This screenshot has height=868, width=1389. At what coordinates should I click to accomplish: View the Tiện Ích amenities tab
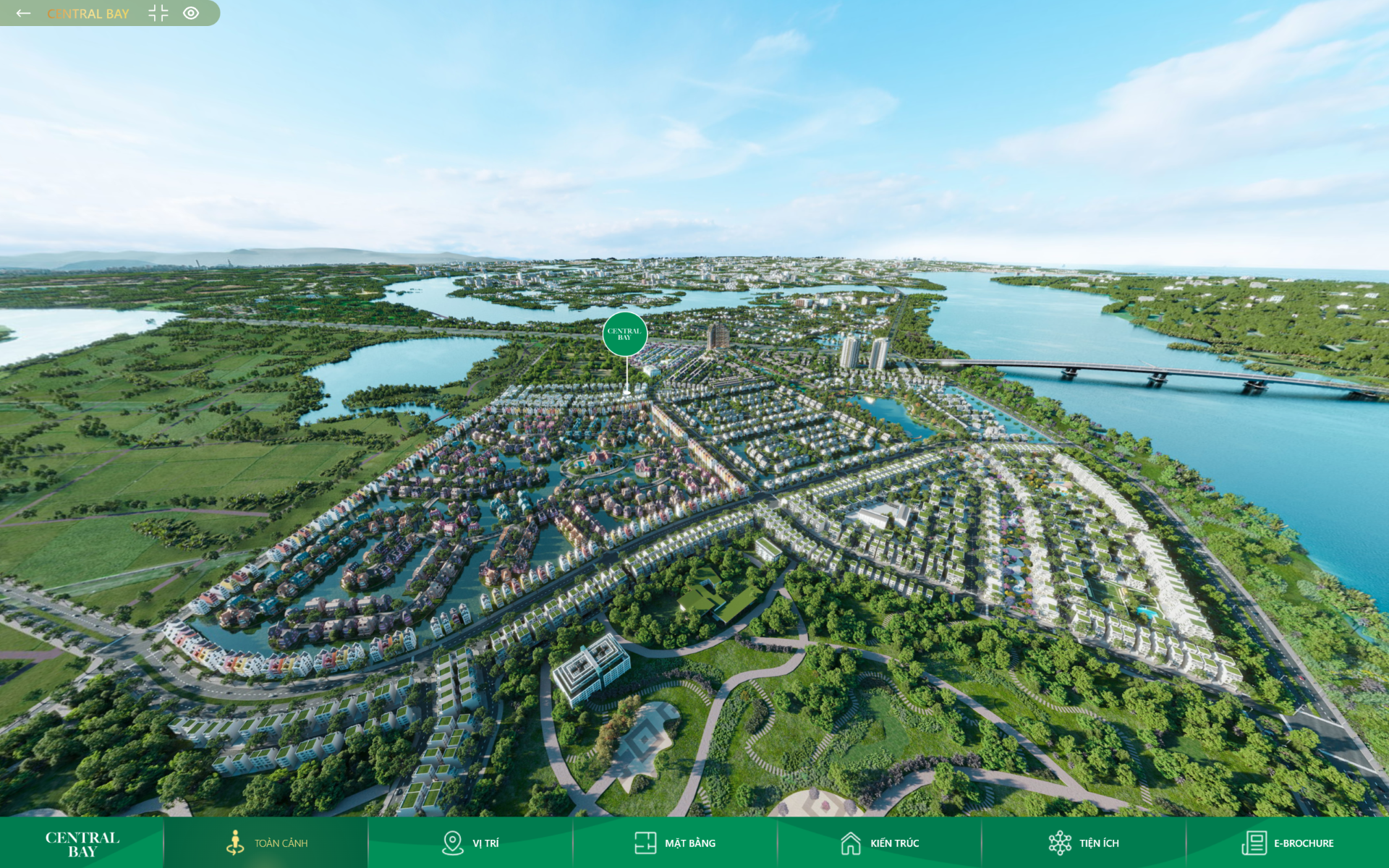(x=1084, y=843)
